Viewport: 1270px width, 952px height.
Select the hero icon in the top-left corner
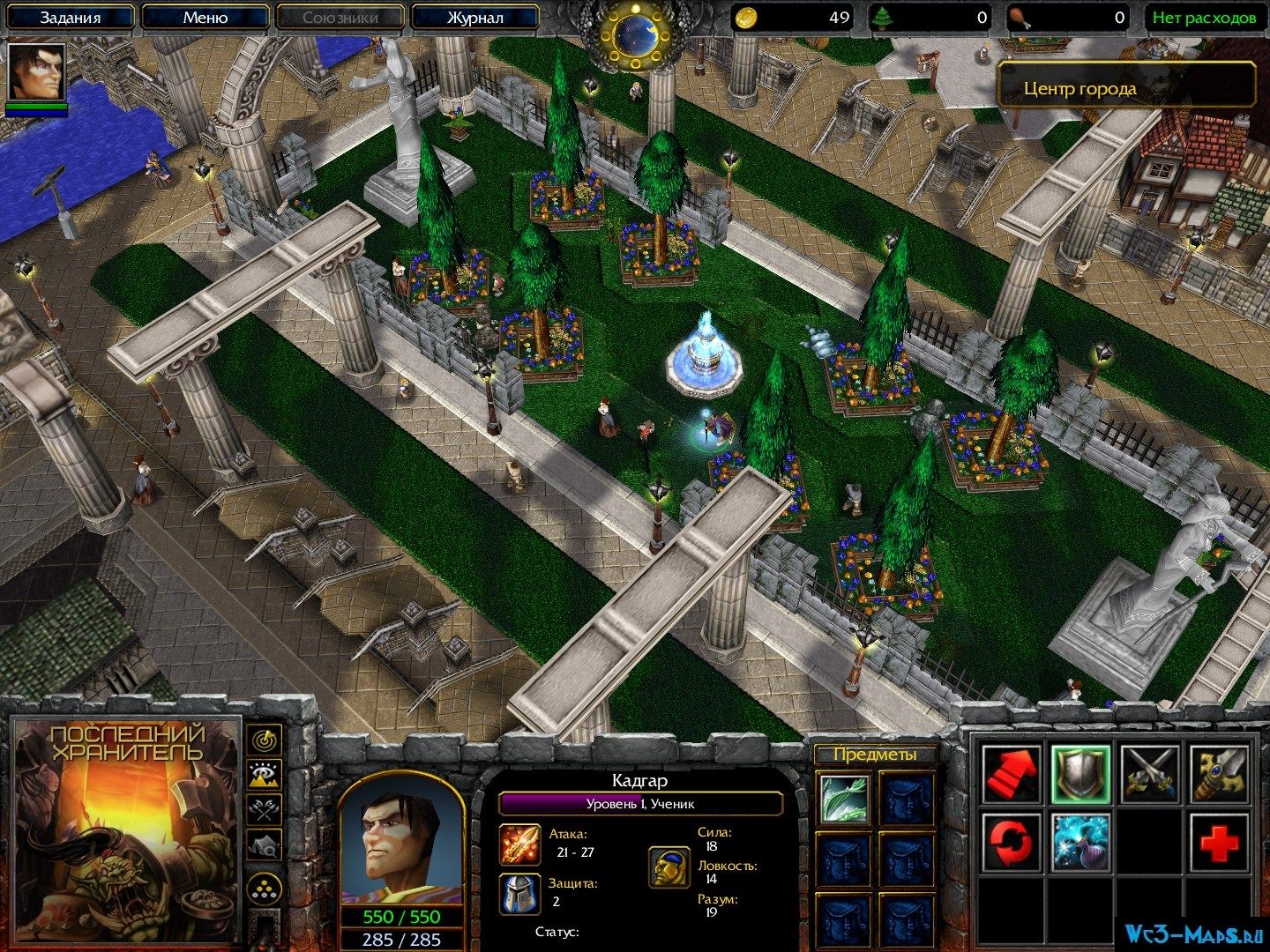tap(36, 73)
